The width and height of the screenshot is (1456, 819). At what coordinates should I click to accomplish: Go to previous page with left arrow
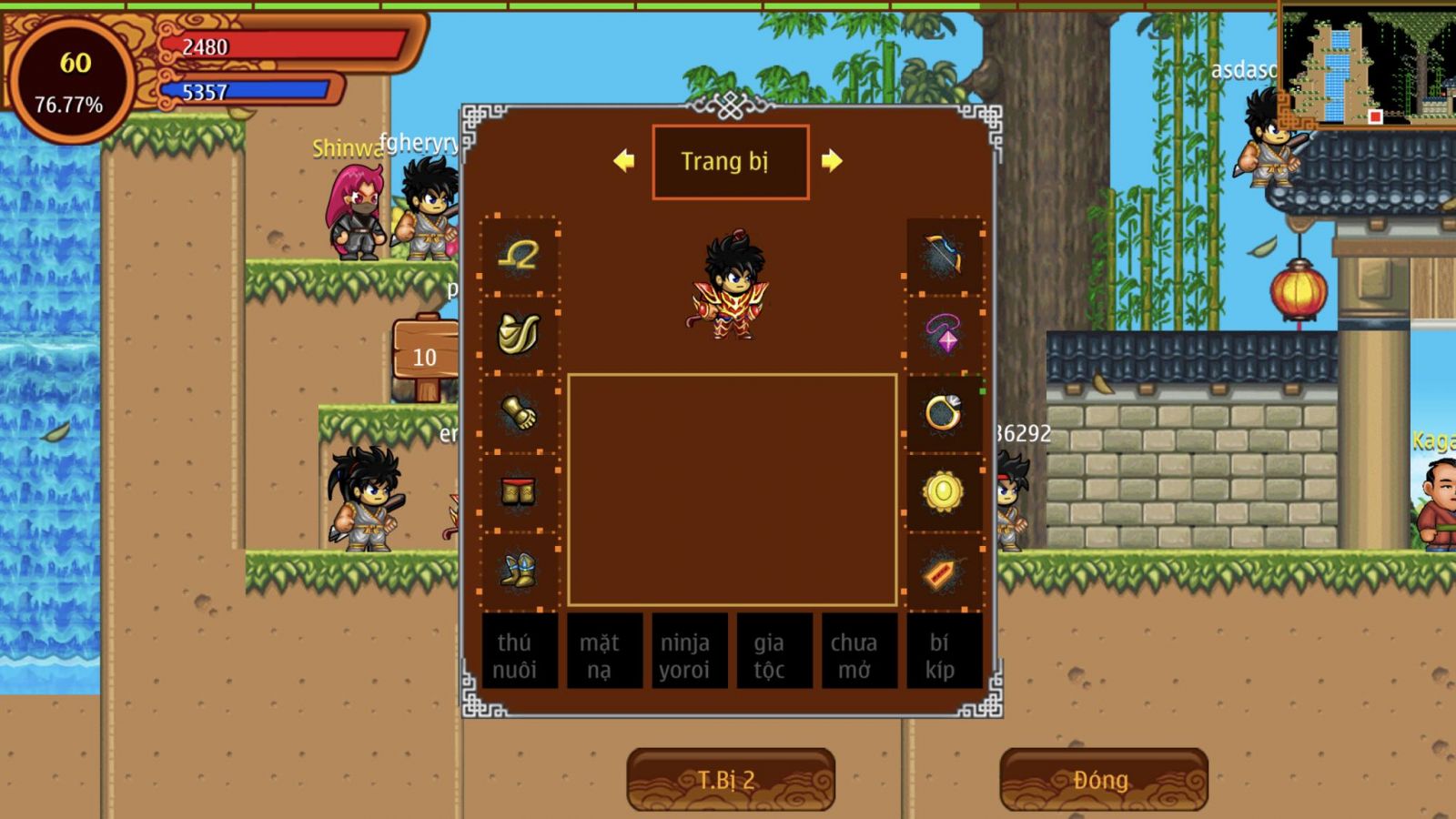[624, 161]
